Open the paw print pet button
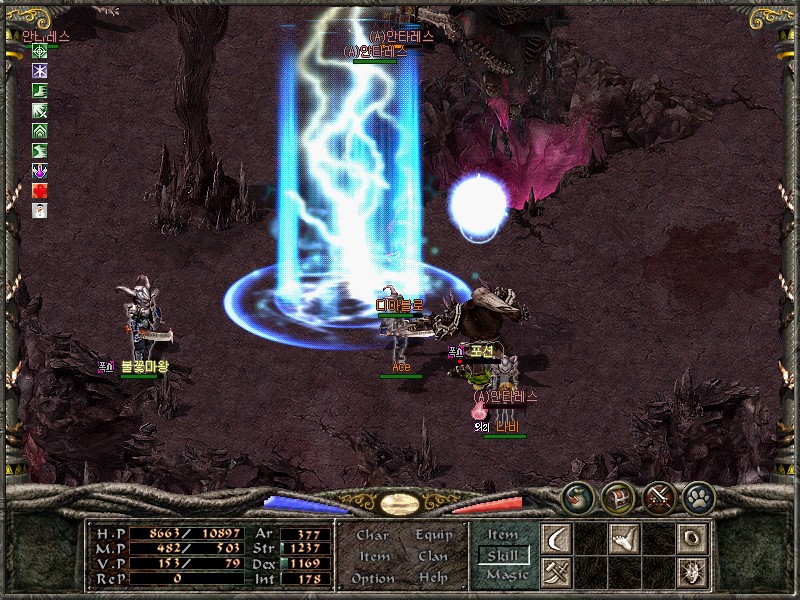Image resolution: width=800 pixels, height=600 pixels. point(696,496)
